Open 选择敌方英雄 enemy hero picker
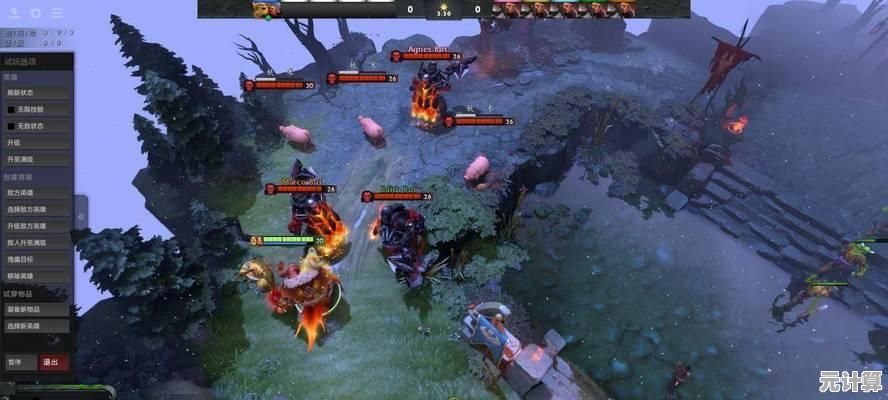 pos(36,210)
